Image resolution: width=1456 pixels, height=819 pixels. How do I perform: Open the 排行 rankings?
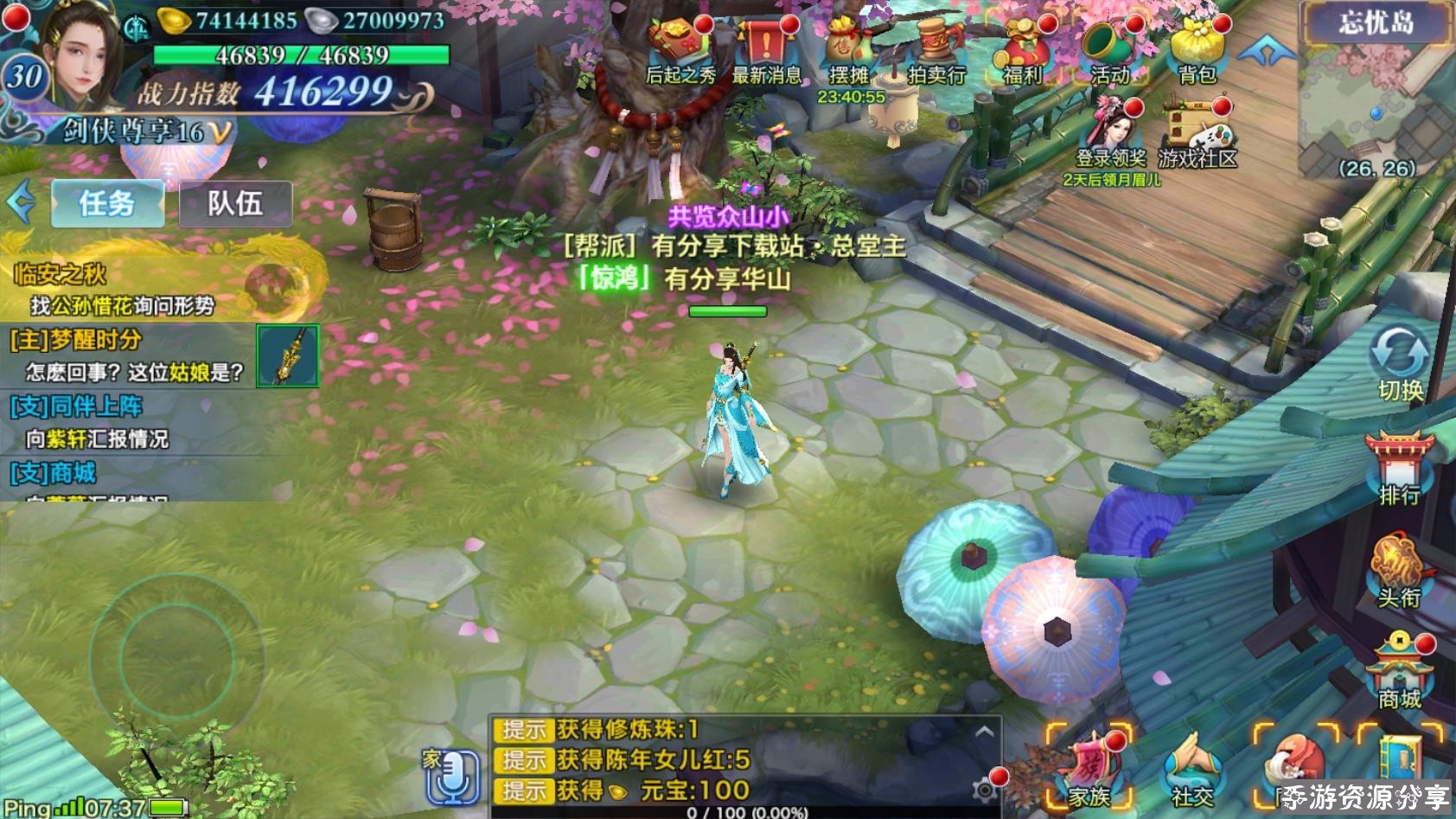click(x=1399, y=469)
